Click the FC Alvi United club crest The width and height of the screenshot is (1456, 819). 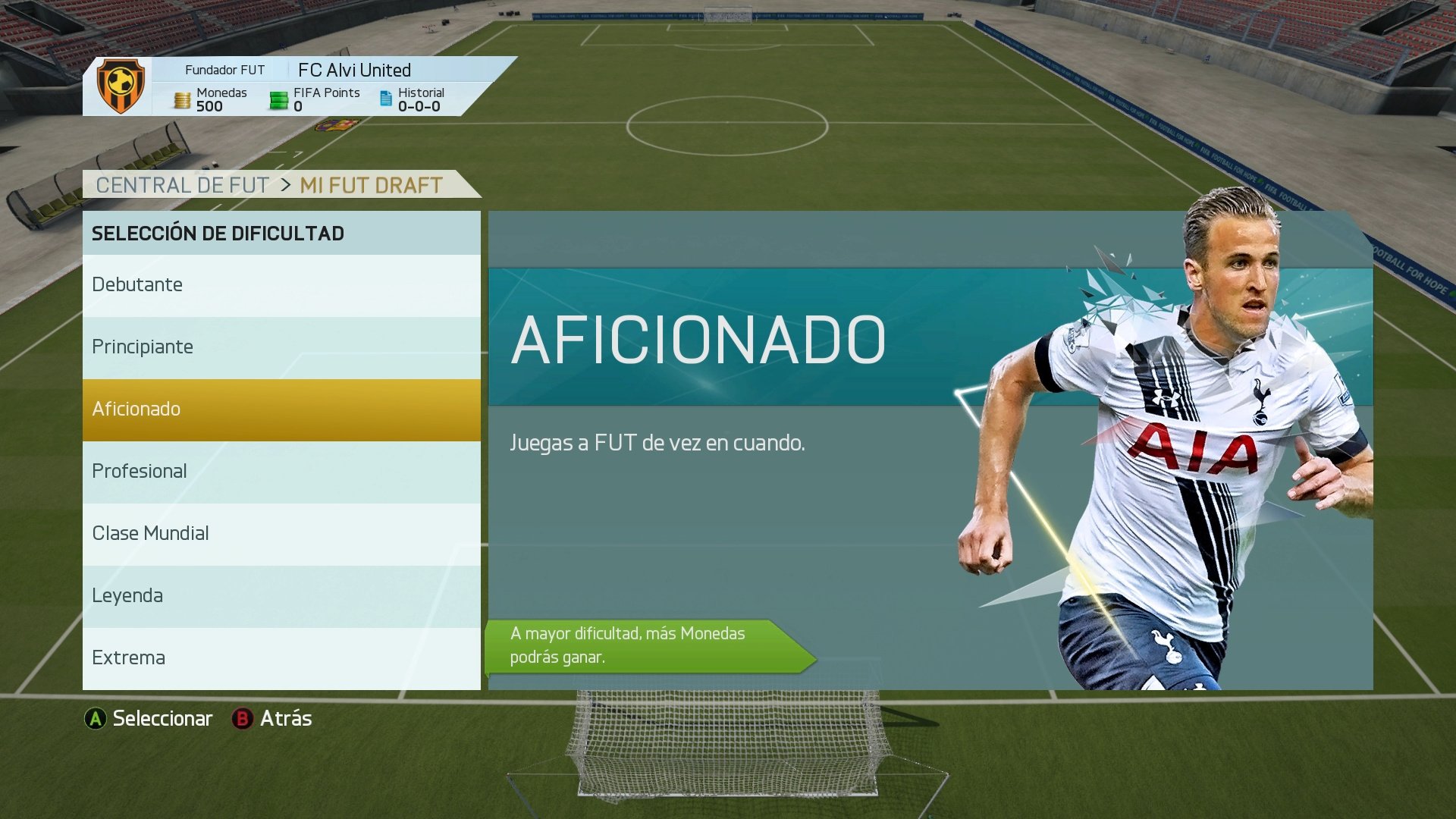(x=120, y=87)
